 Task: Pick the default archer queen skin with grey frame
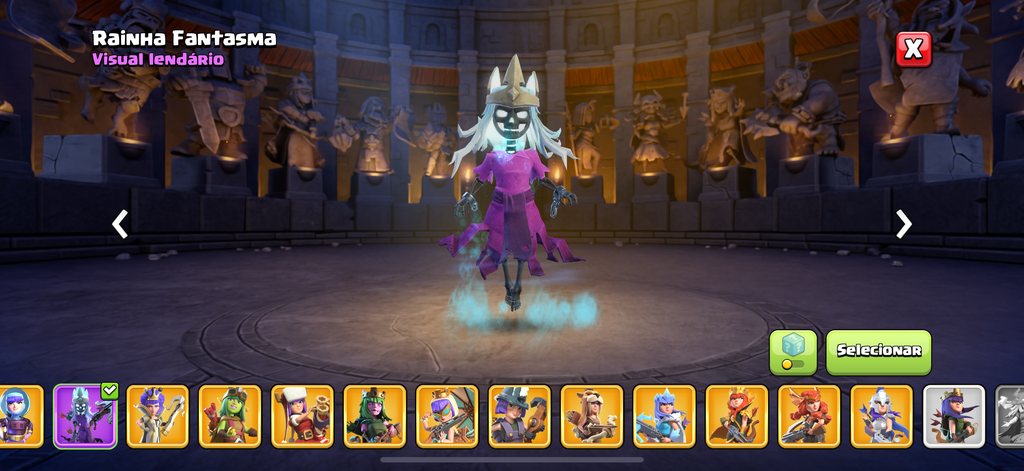[953, 415]
